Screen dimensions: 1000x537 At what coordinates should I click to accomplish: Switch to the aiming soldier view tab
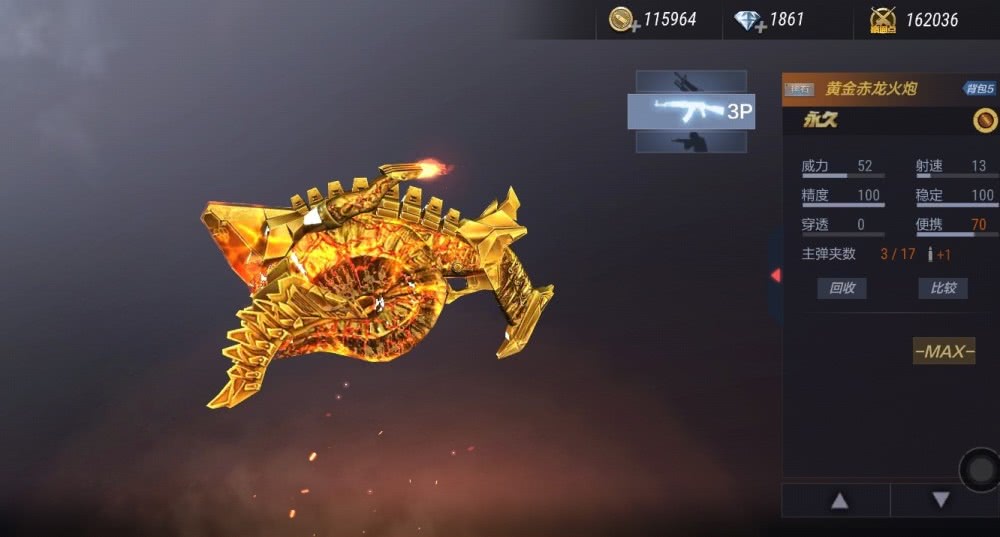(x=691, y=141)
